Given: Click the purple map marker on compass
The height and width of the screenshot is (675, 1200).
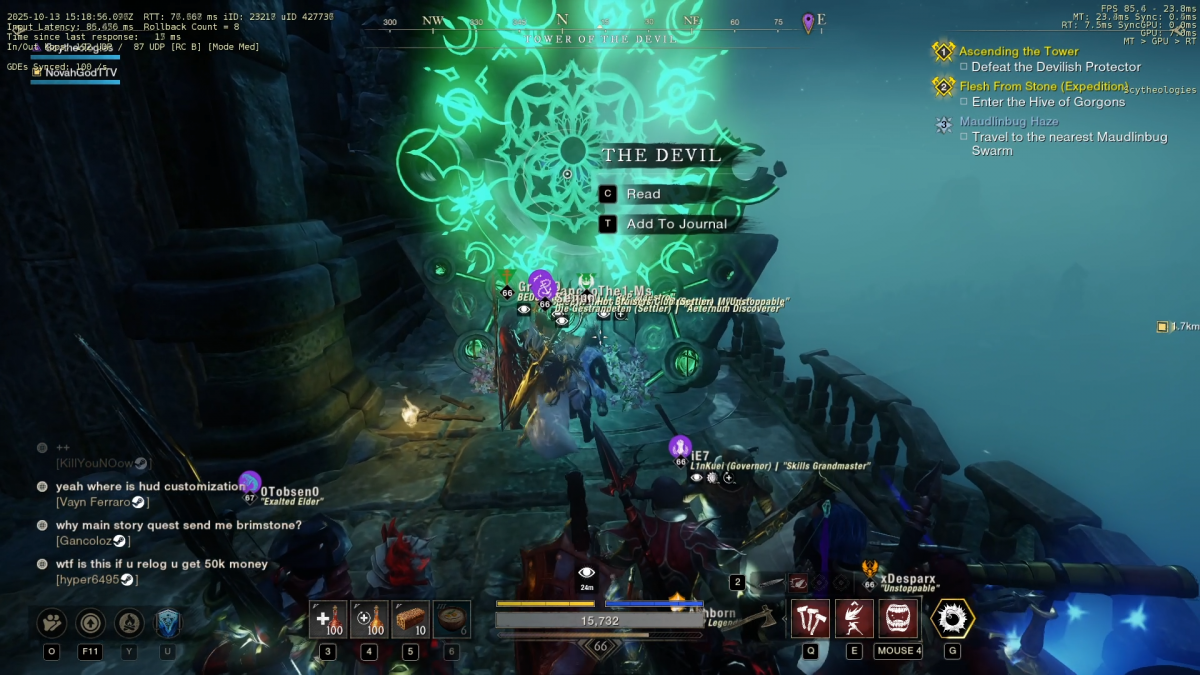Looking at the screenshot, I should tap(808, 22).
